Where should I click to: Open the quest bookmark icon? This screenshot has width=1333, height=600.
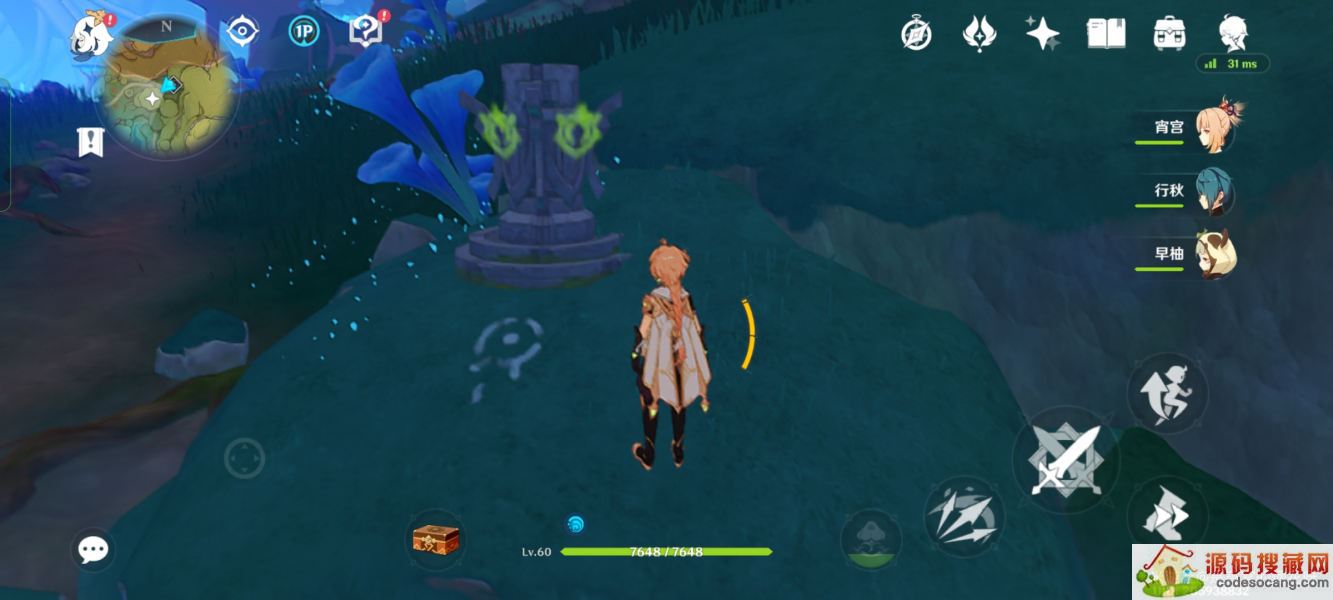click(x=90, y=141)
